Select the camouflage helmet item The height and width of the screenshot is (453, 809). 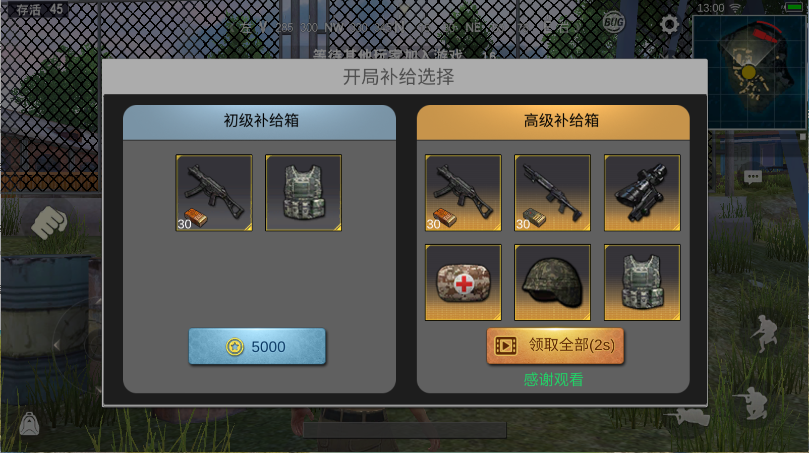[x=552, y=283]
